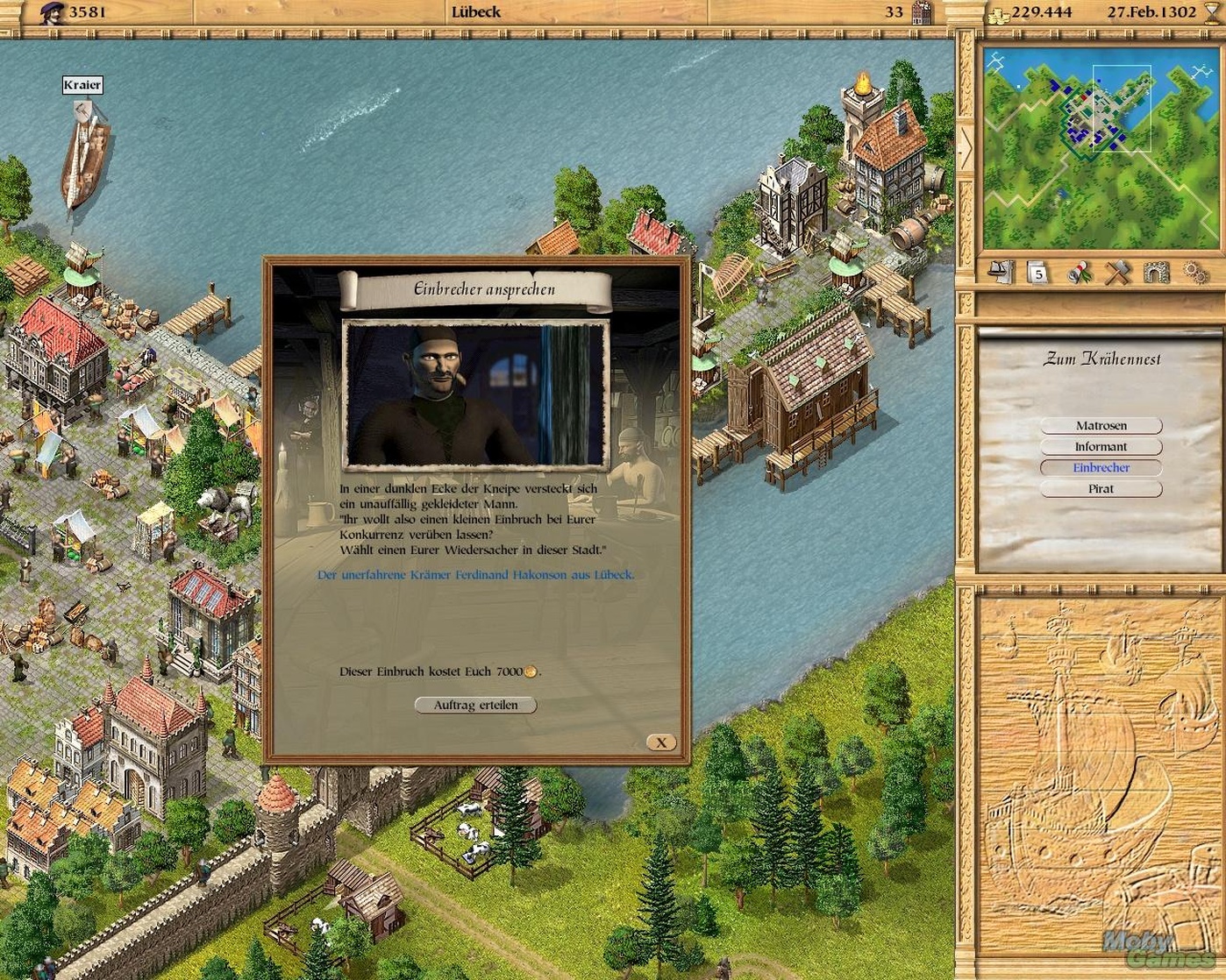The width and height of the screenshot is (1226, 980).
Task: Open the Informant tavern option
Action: coord(1101,447)
